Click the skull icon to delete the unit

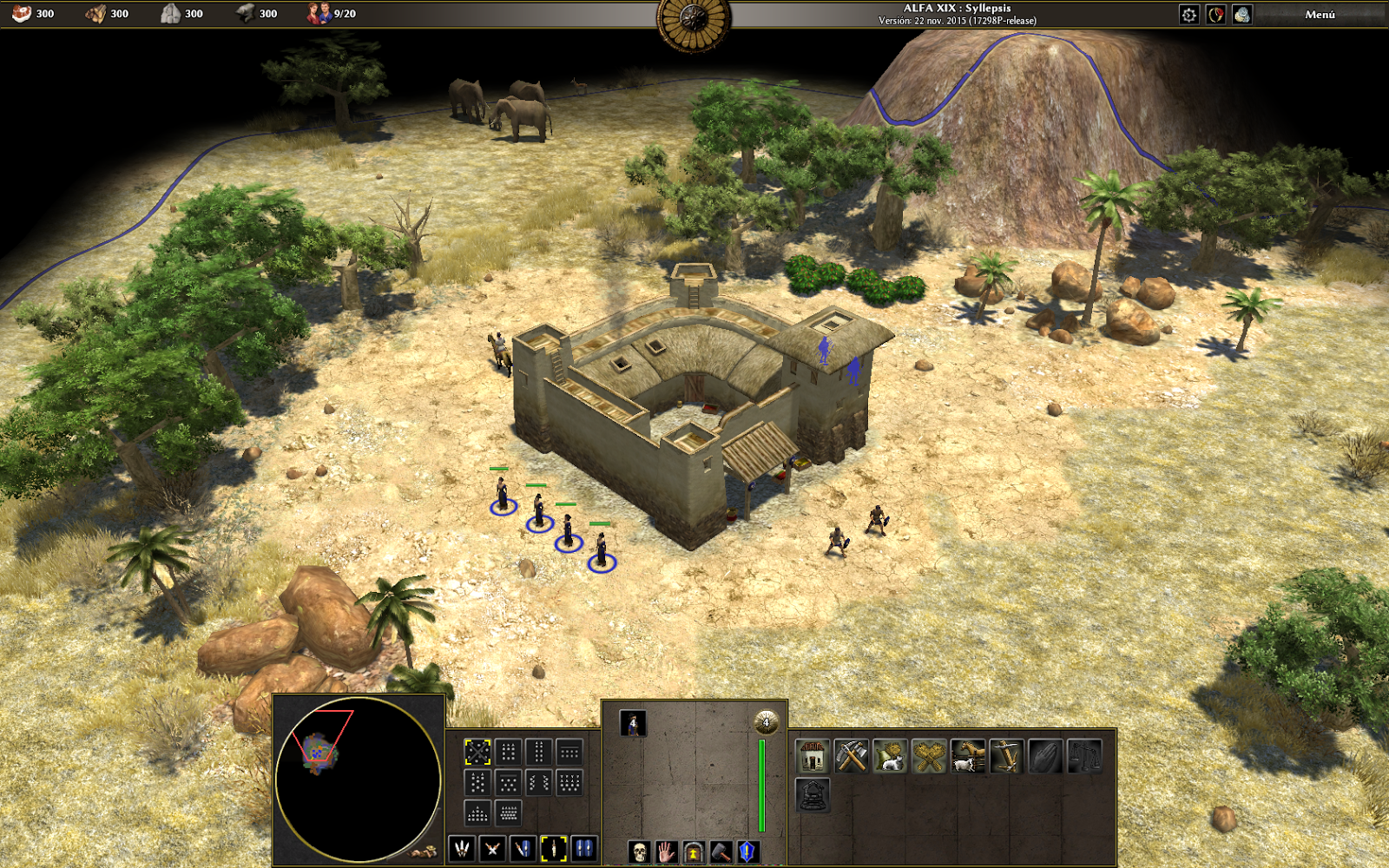pyautogui.click(x=639, y=853)
